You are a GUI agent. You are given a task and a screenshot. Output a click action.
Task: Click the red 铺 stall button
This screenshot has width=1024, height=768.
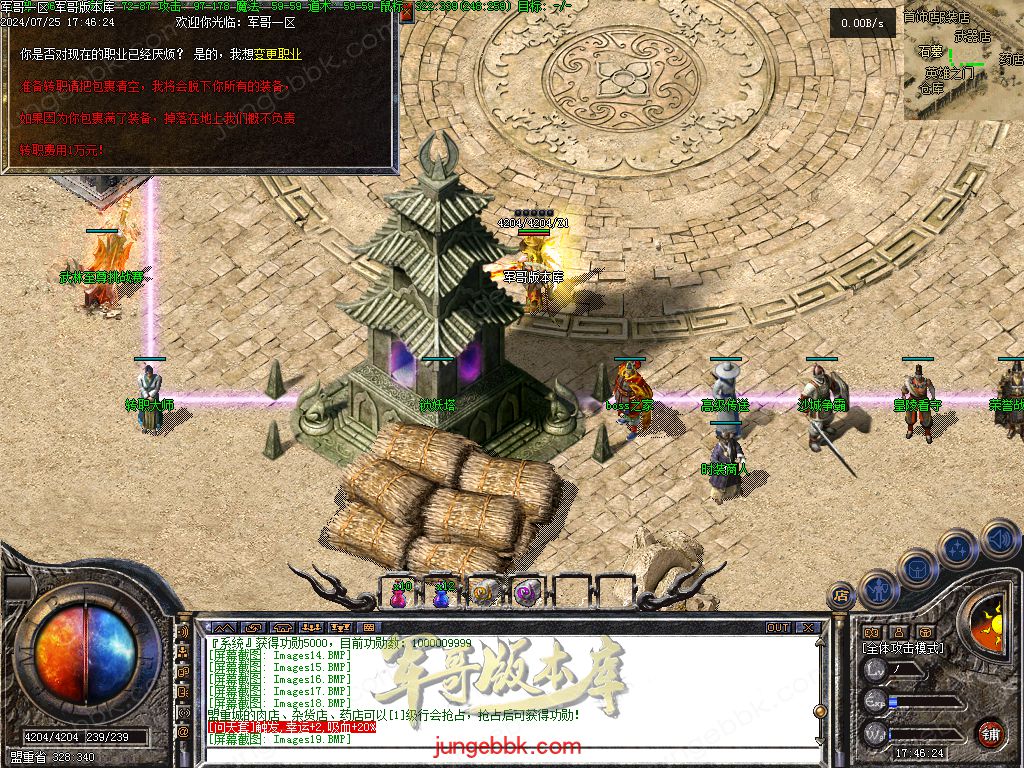(x=990, y=732)
